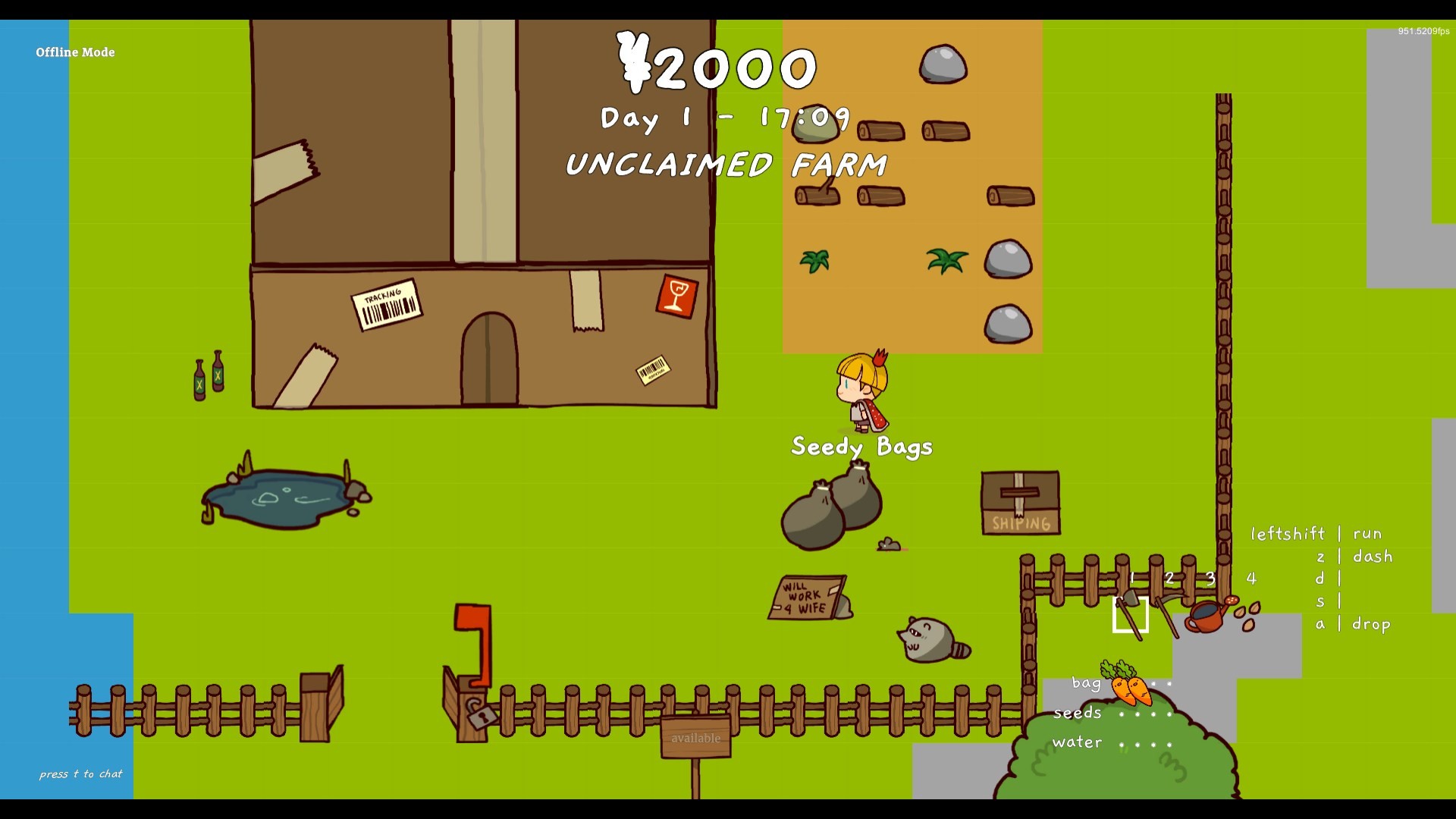Click the UNCLAIMED FARM title
The width and height of the screenshot is (1456, 819).
pyautogui.click(x=727, y=163)
